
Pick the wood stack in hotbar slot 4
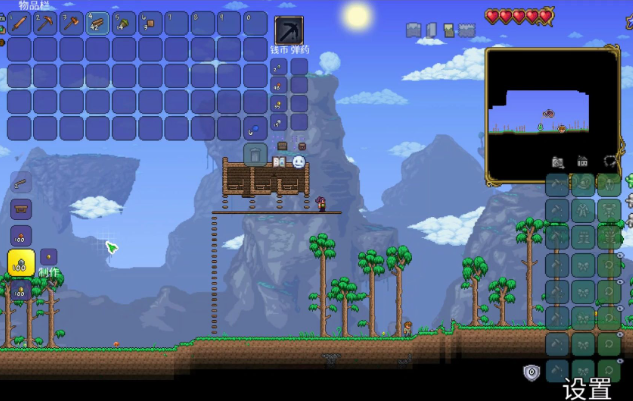click(97, 23)
